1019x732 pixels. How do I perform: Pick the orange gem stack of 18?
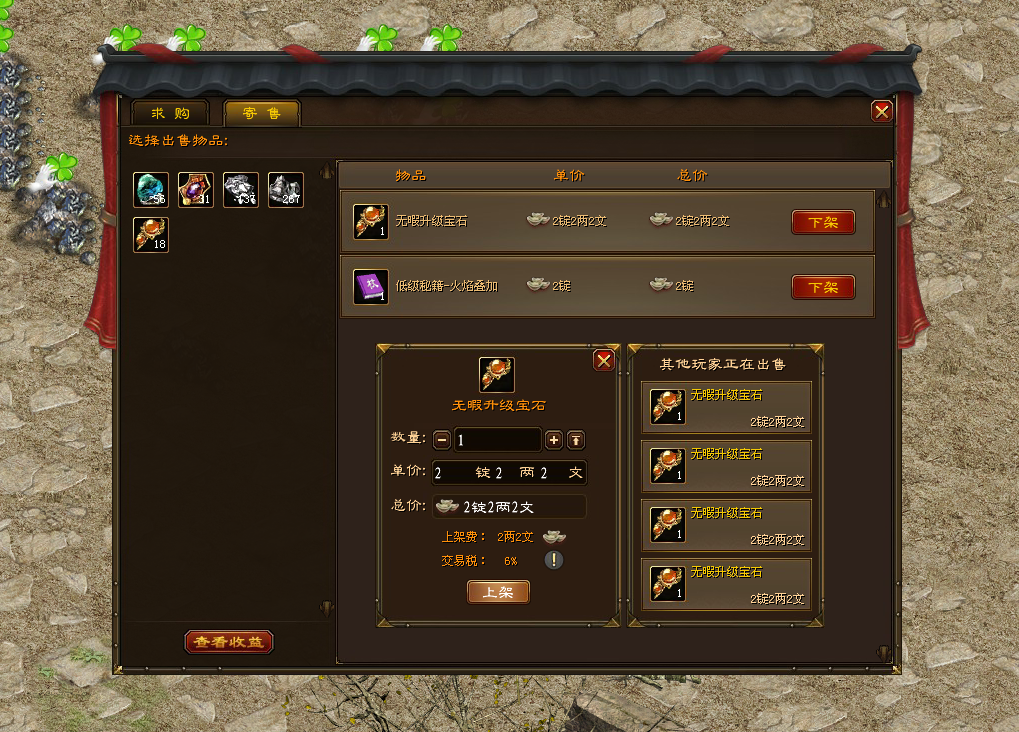[151, 235]
